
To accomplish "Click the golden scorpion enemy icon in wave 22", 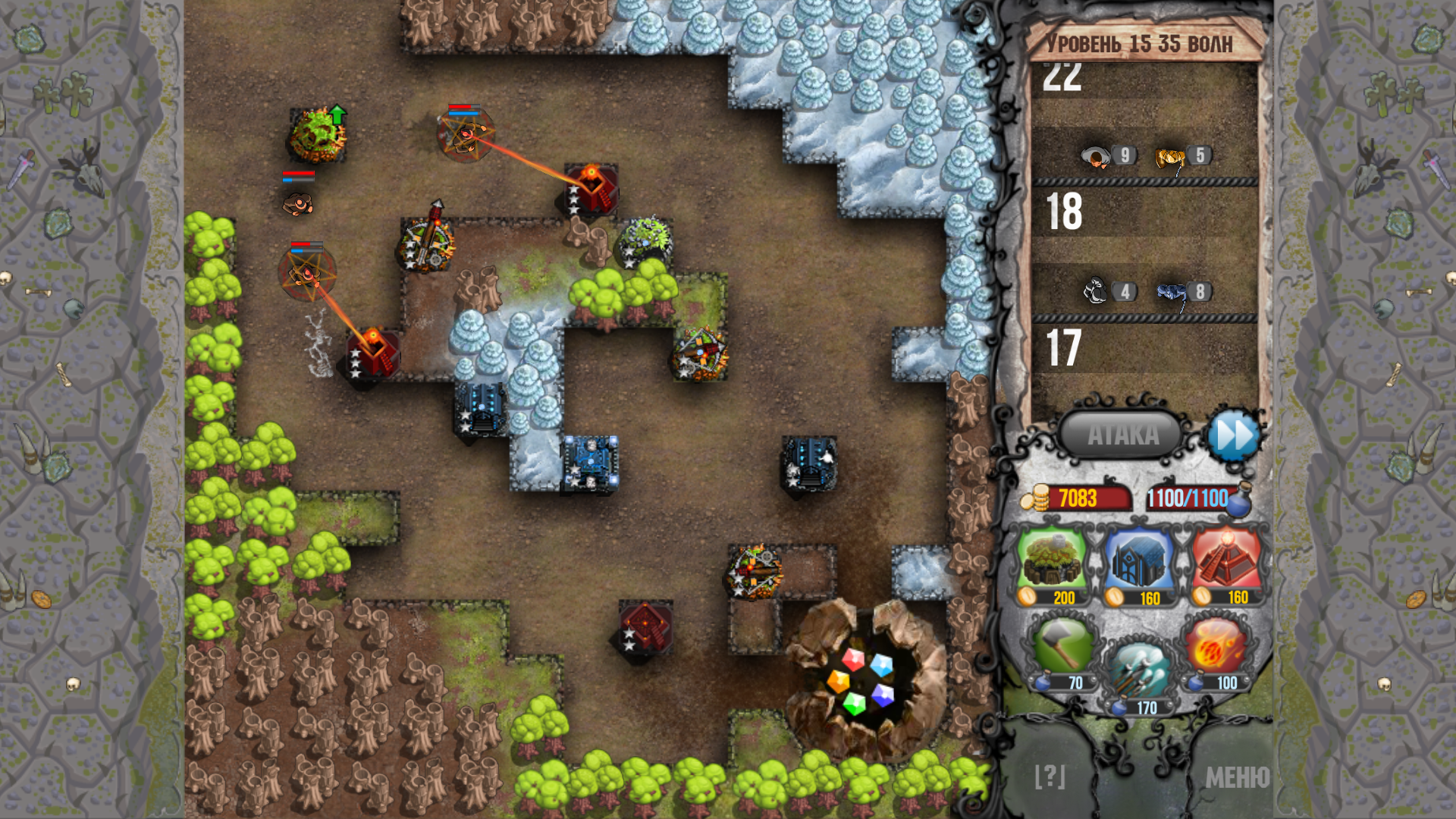I will (x=1168, y=155).
